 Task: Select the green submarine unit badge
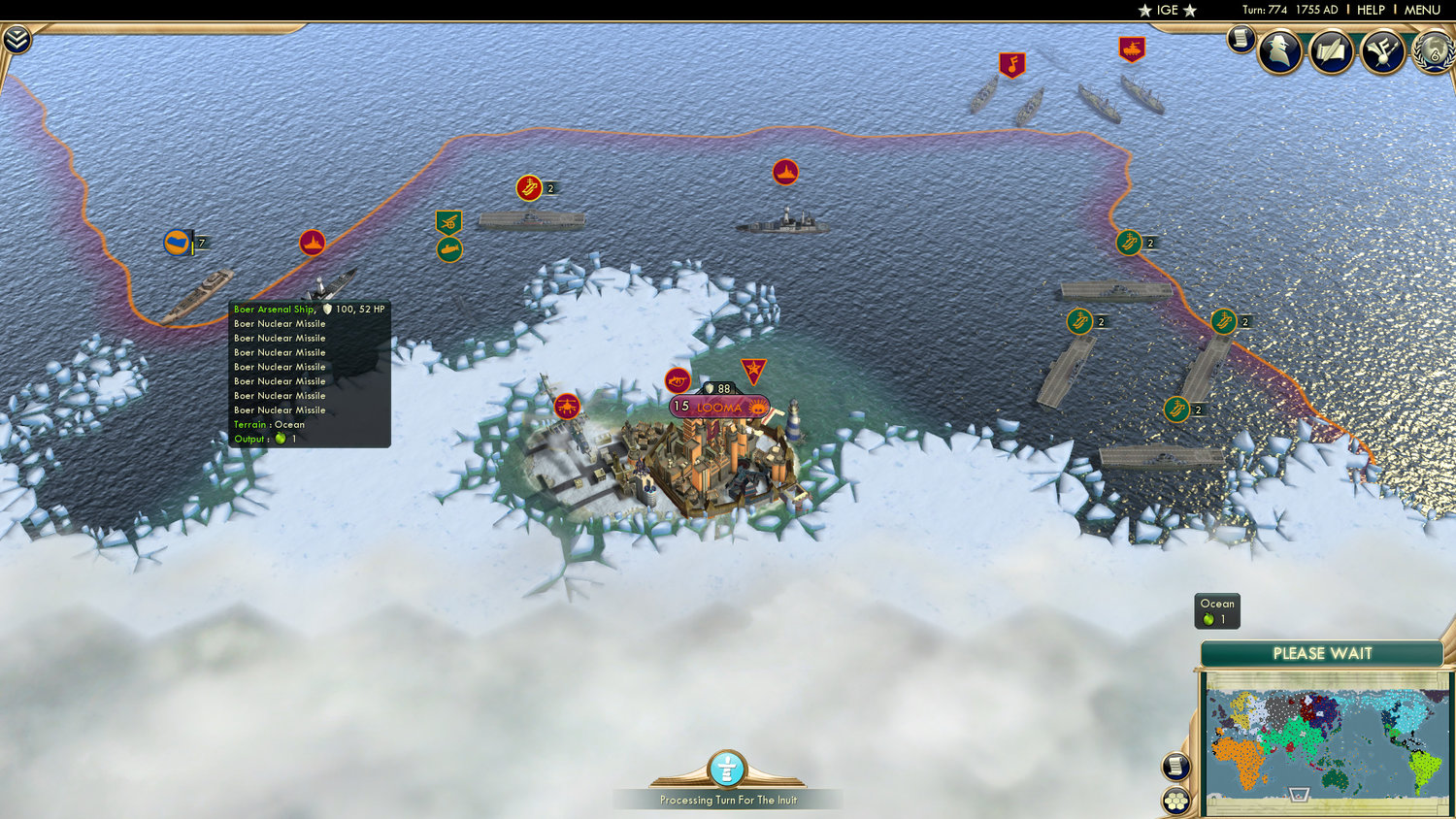click(x=449, y=248)
